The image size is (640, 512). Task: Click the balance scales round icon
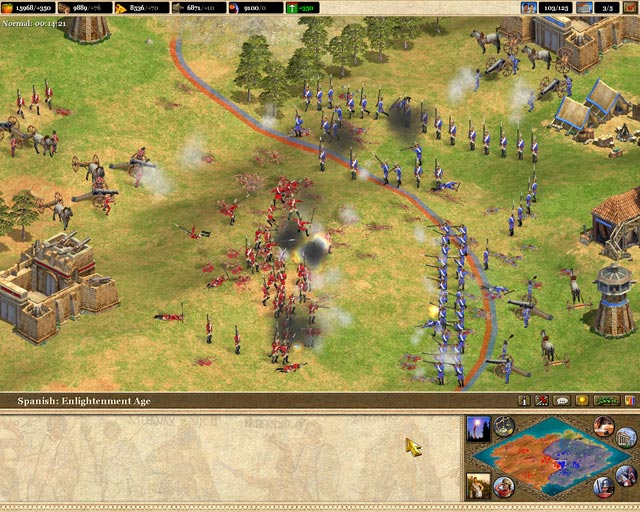tap(504, 426)
